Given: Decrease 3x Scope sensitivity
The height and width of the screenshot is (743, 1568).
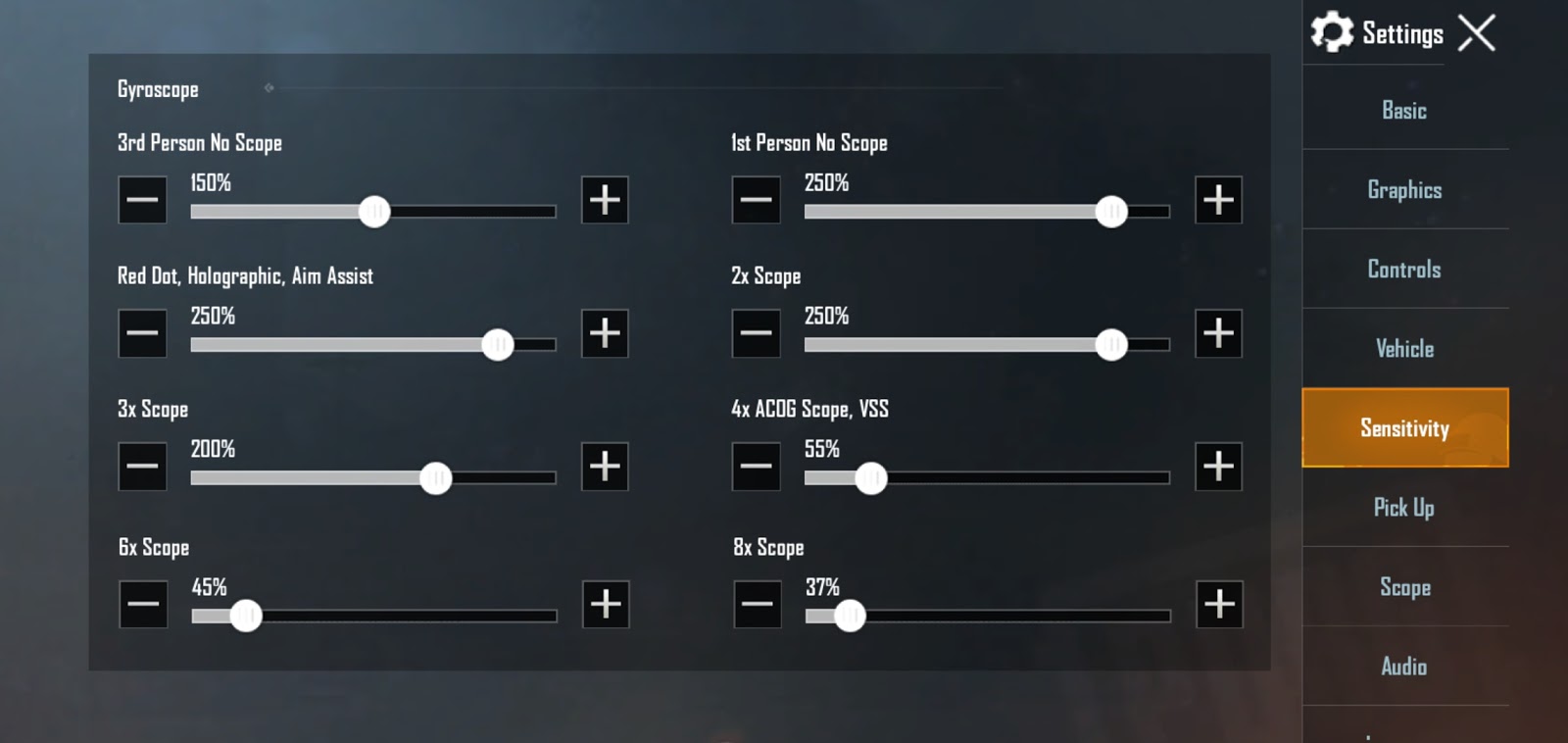Looking at the screenshot, I should coord(142,467).
